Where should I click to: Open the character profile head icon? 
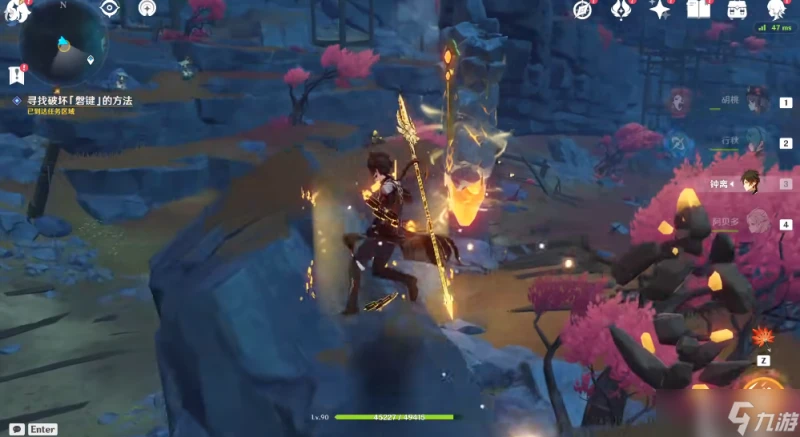(x=776, y=11)
